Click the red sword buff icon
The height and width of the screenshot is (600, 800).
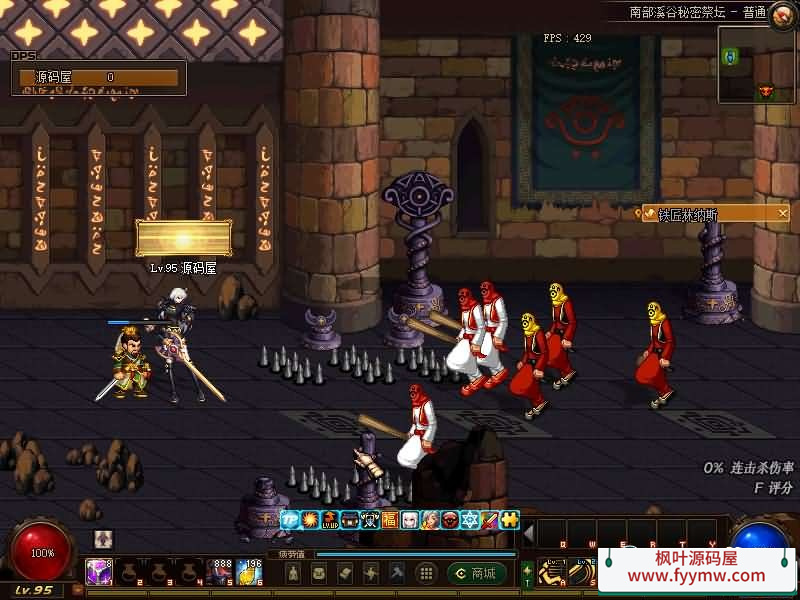(490, 520)
